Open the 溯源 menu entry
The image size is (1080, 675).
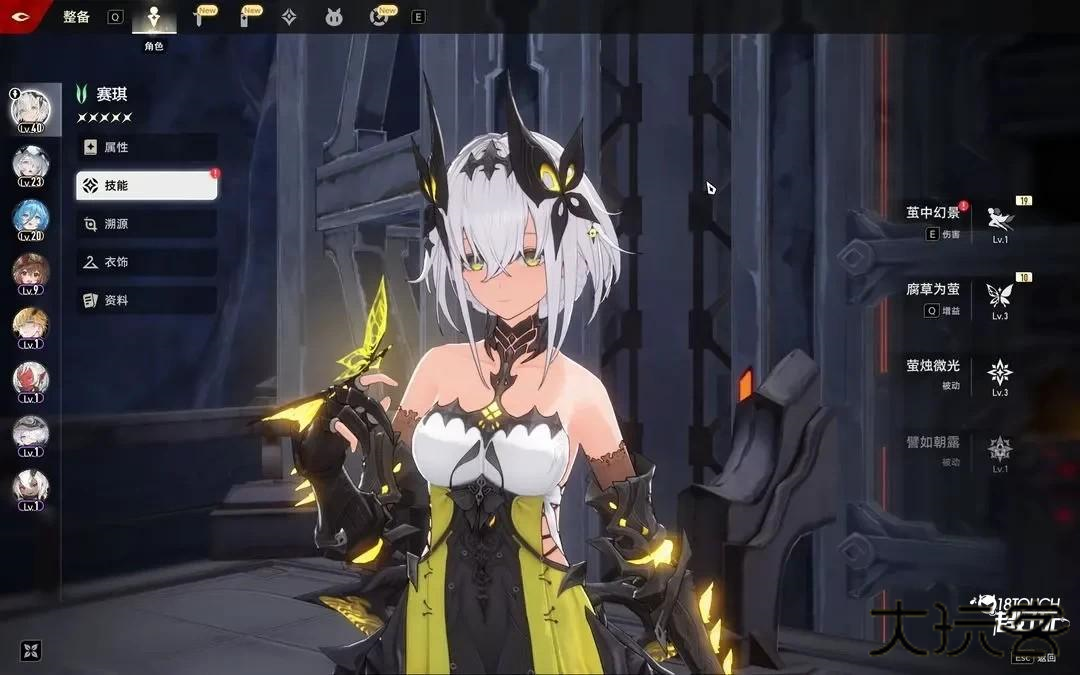147,224
